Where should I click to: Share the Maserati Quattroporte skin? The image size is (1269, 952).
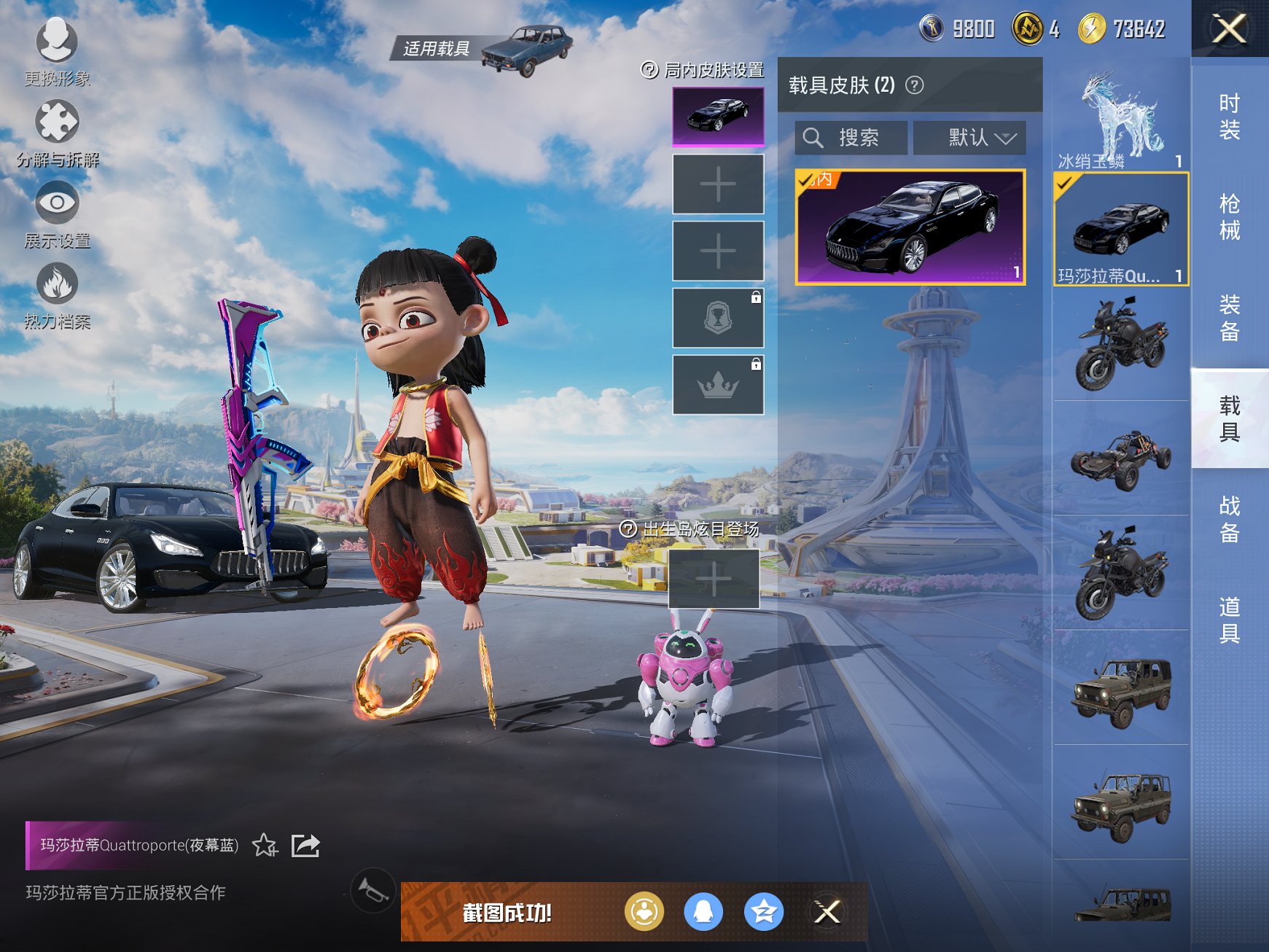(x=305, y=846)
